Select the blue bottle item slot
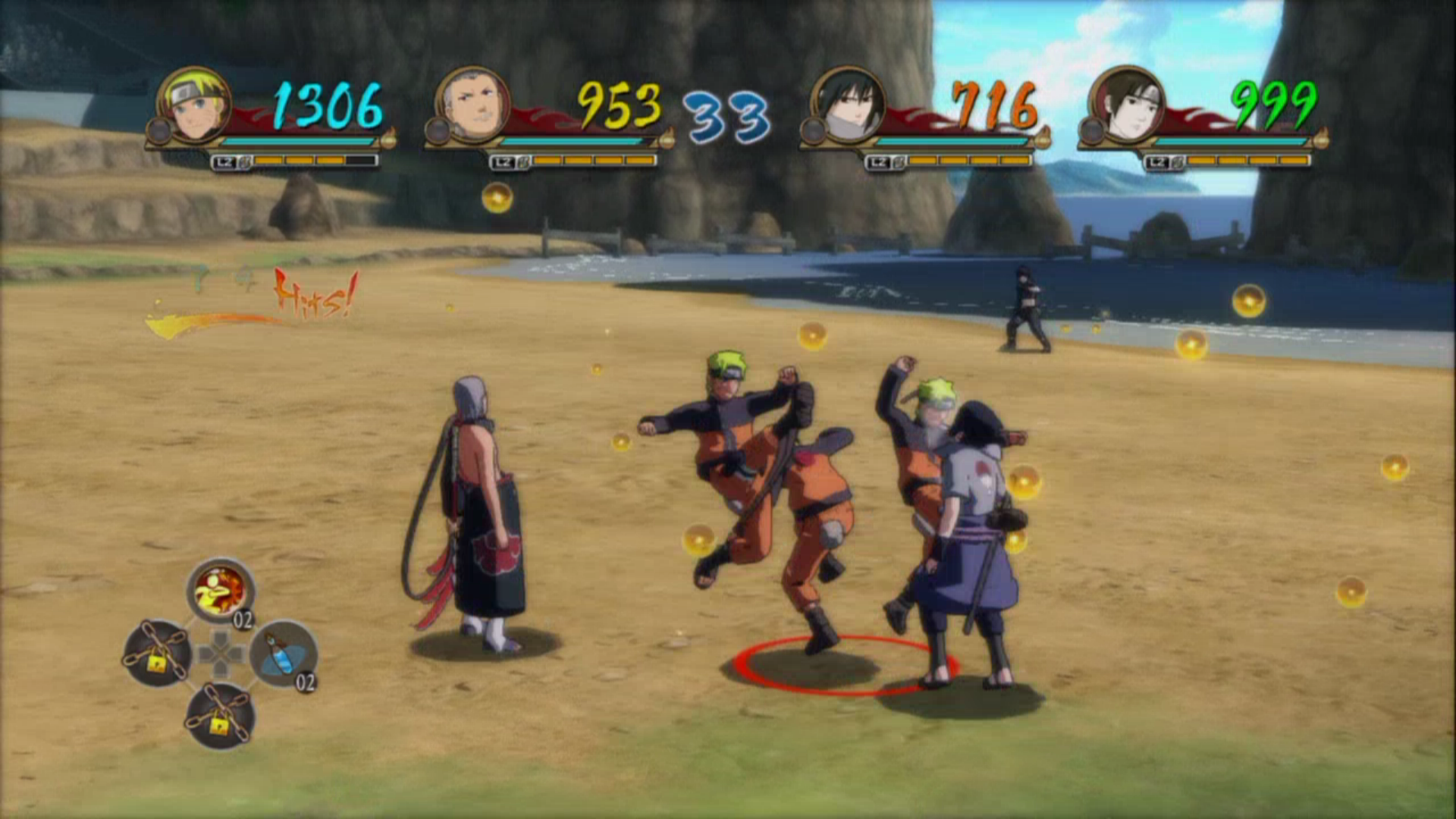Viewport: 1456px width, 819px height. tap(282, 654)
